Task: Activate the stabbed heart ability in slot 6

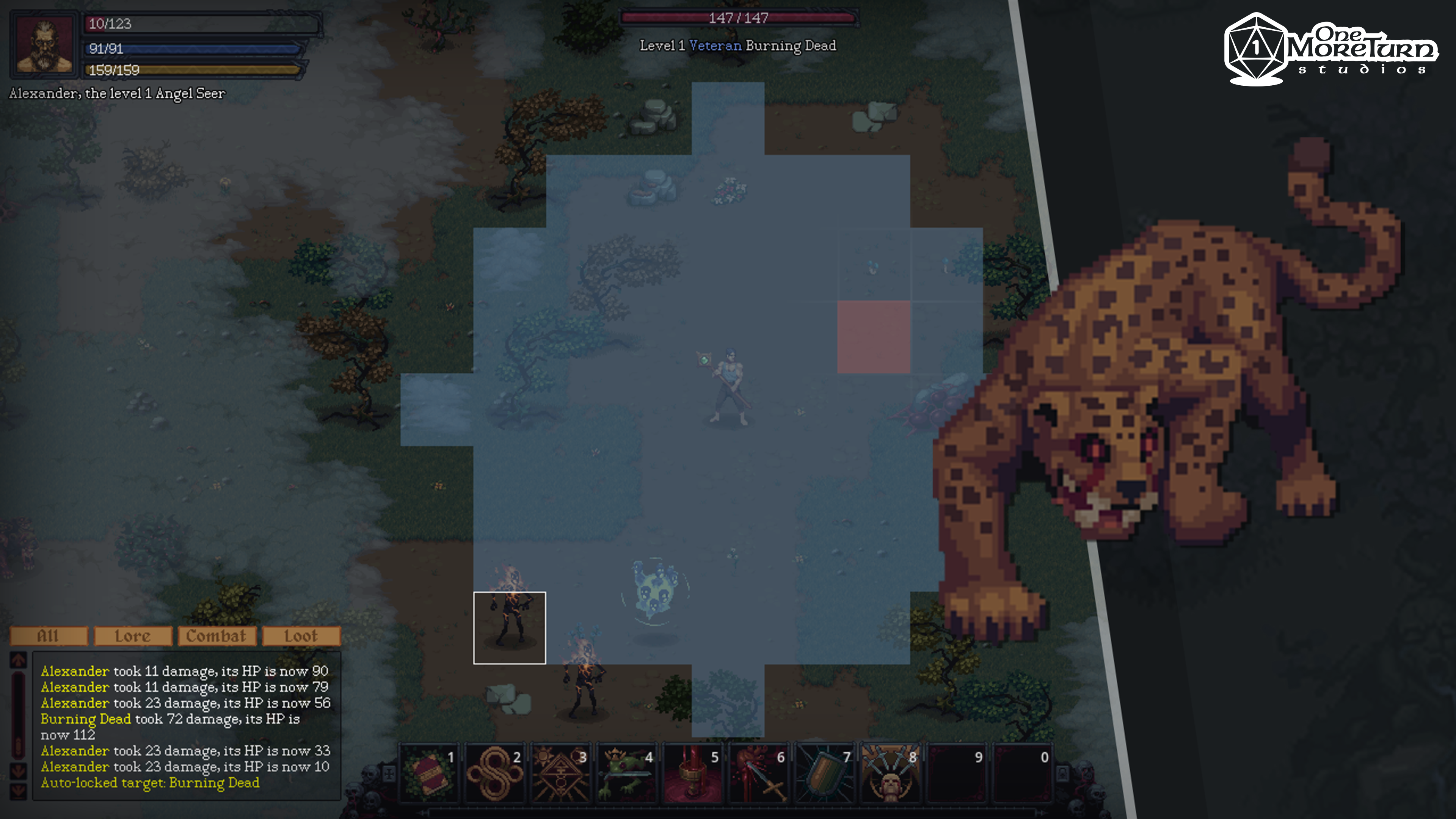Action: pos(759,773)
